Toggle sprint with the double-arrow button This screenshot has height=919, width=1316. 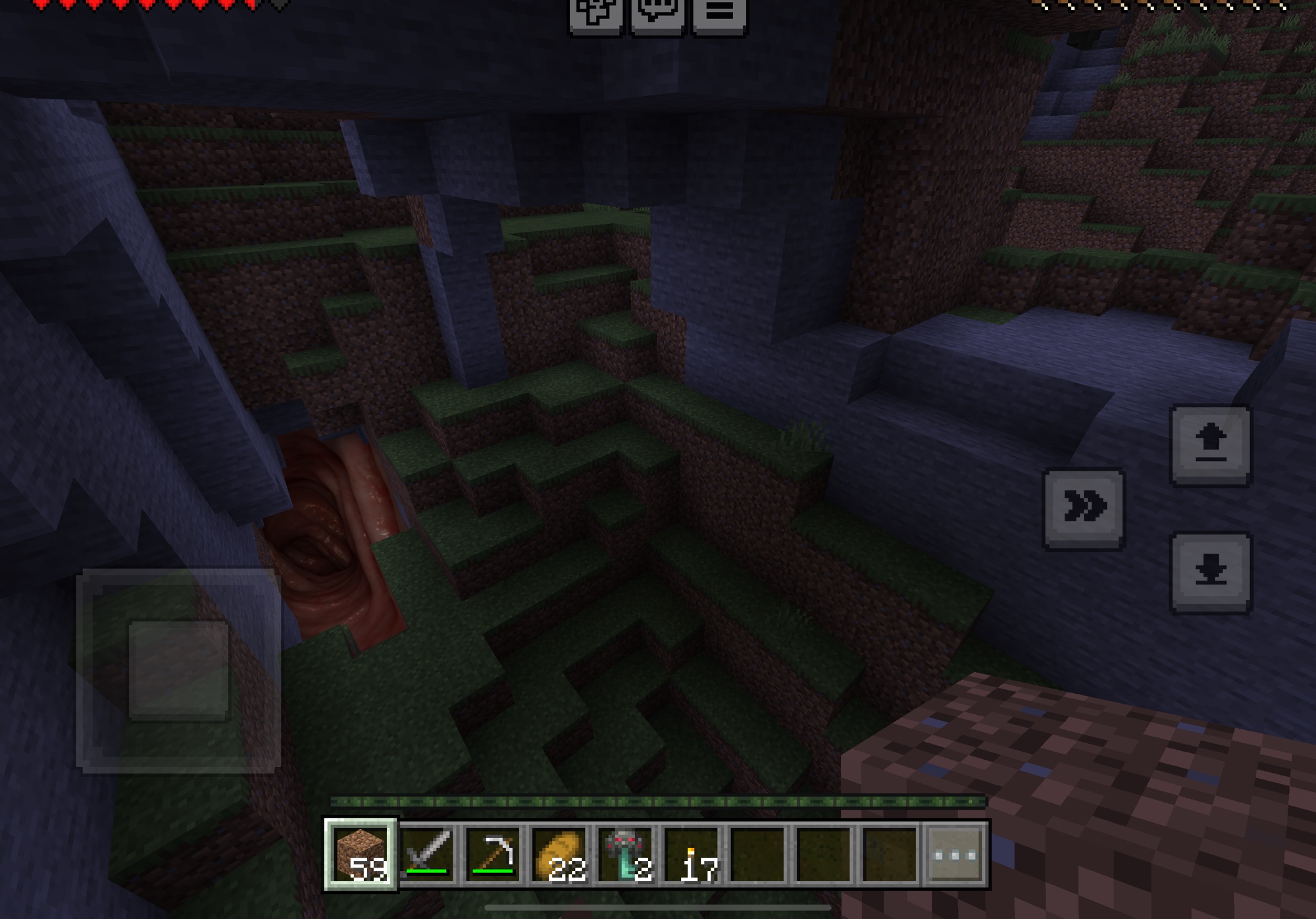[1084, 508]
